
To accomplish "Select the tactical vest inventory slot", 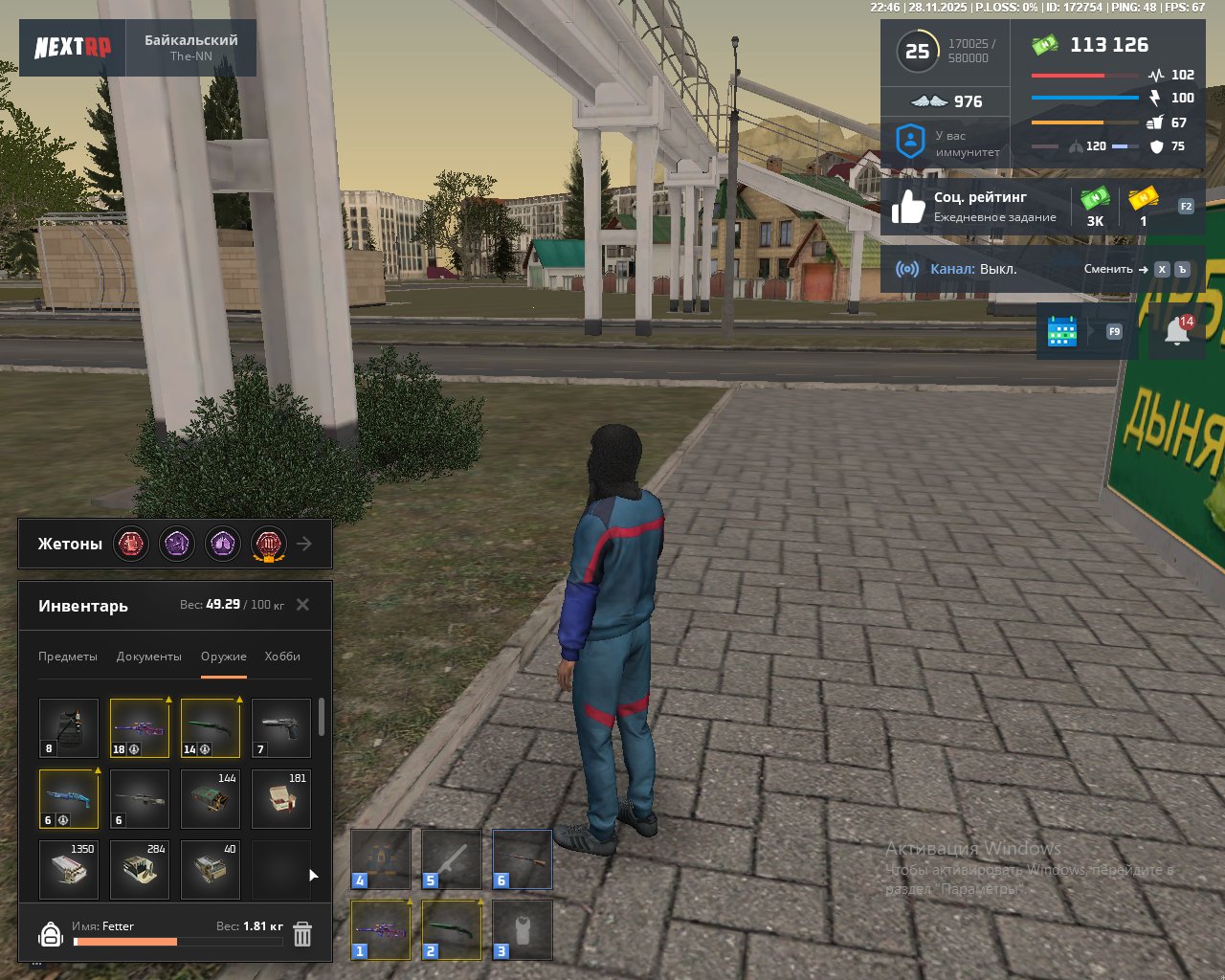I will tap(69, 728).
